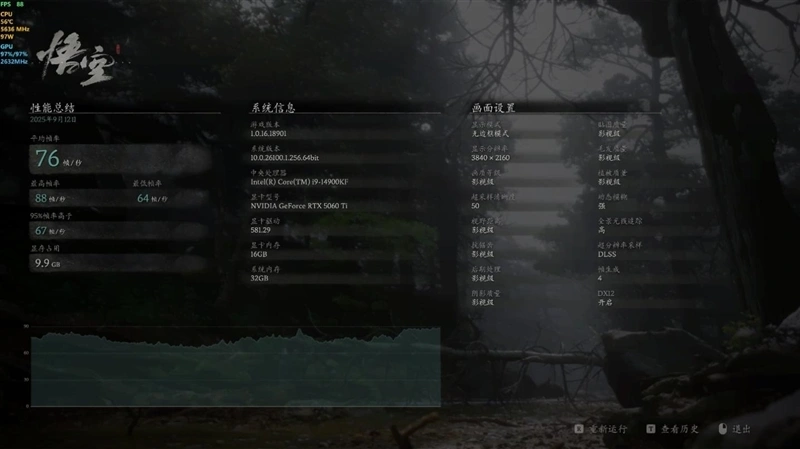Click the 重新运行 (rerun benchmark) option
Screen dimensions: 800x449
point(602,429)
